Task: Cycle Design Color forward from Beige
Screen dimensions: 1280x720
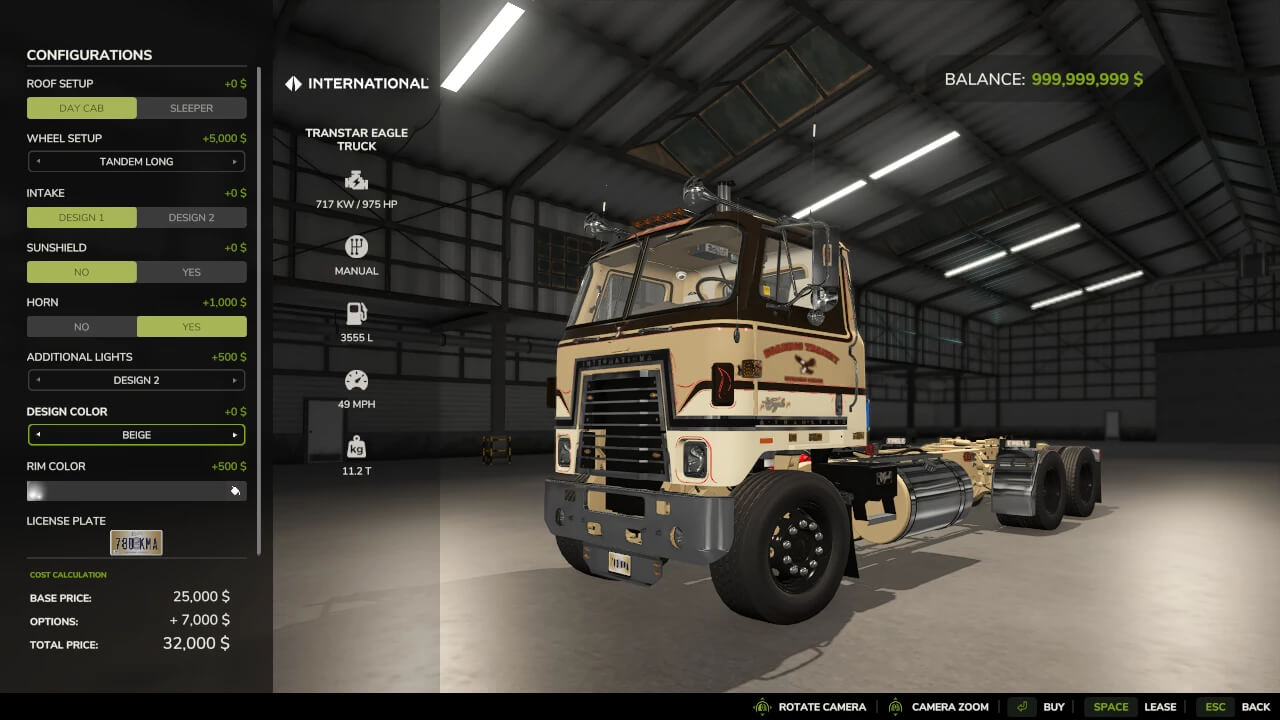Action: [235, 436]
